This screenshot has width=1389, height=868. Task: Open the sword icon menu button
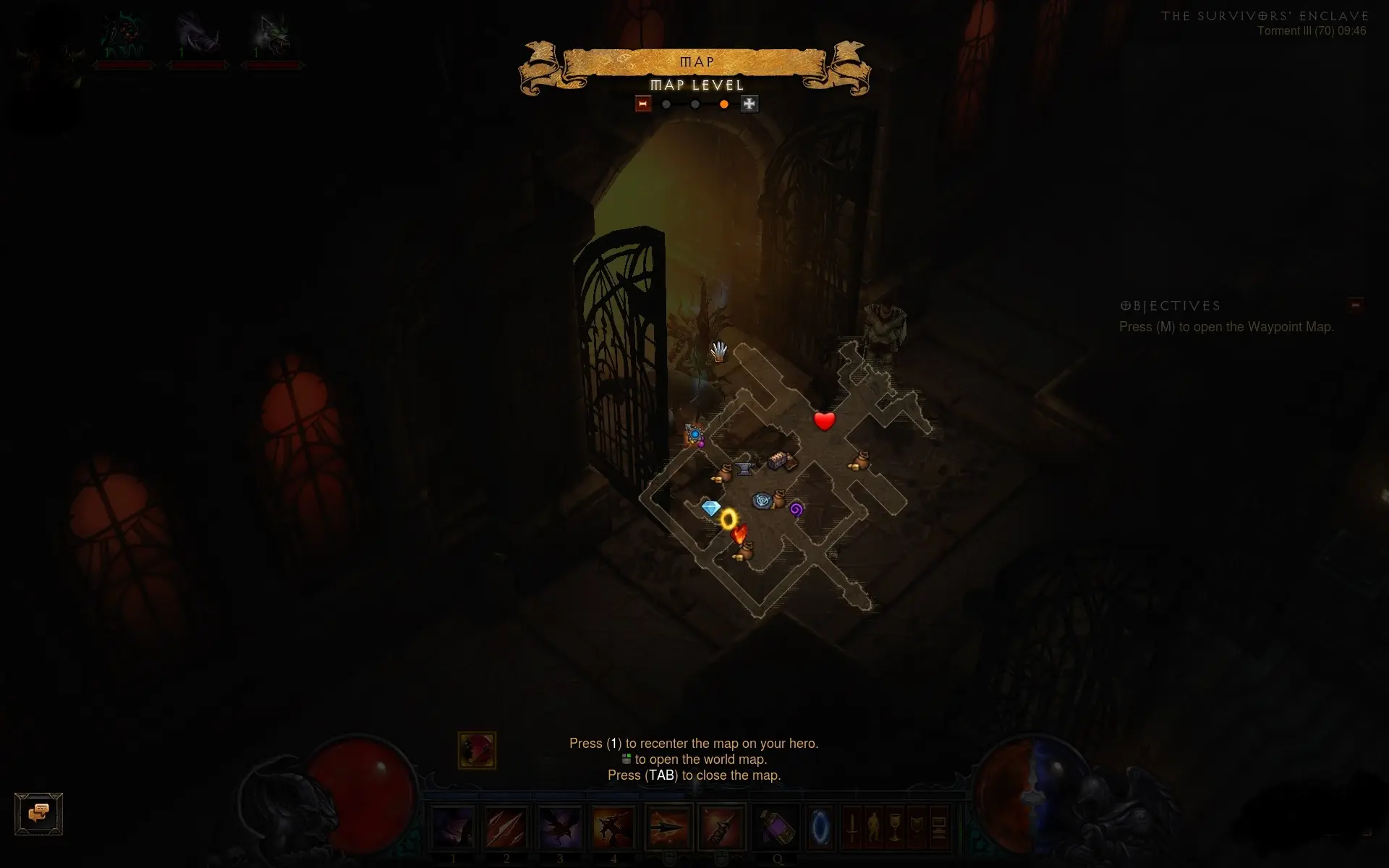point(852,827)
